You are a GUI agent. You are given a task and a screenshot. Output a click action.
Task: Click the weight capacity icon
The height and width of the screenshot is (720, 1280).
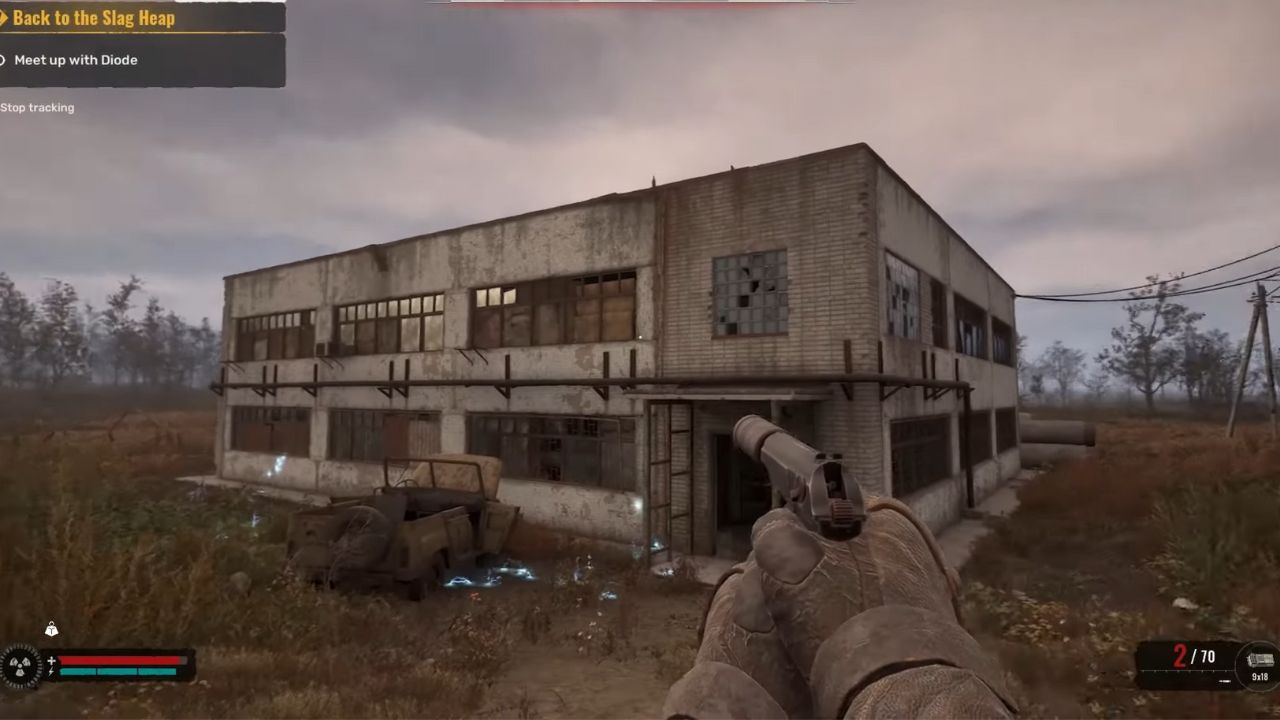coord(52,629)
